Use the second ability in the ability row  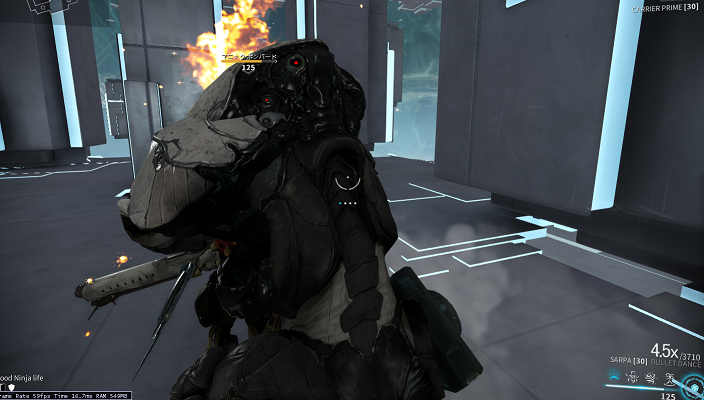(x=632, y=378)
